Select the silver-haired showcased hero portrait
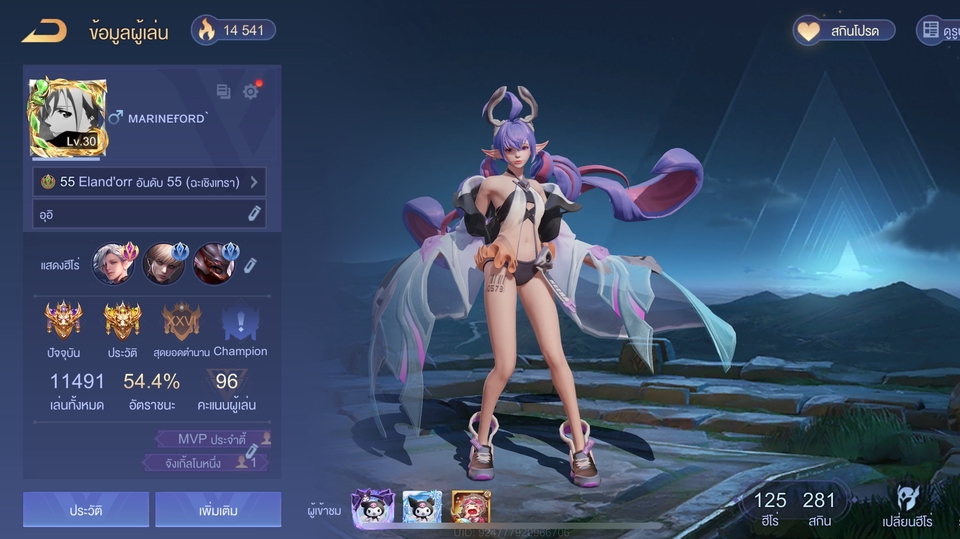This screenshot has height=539, width=960. 112,264
